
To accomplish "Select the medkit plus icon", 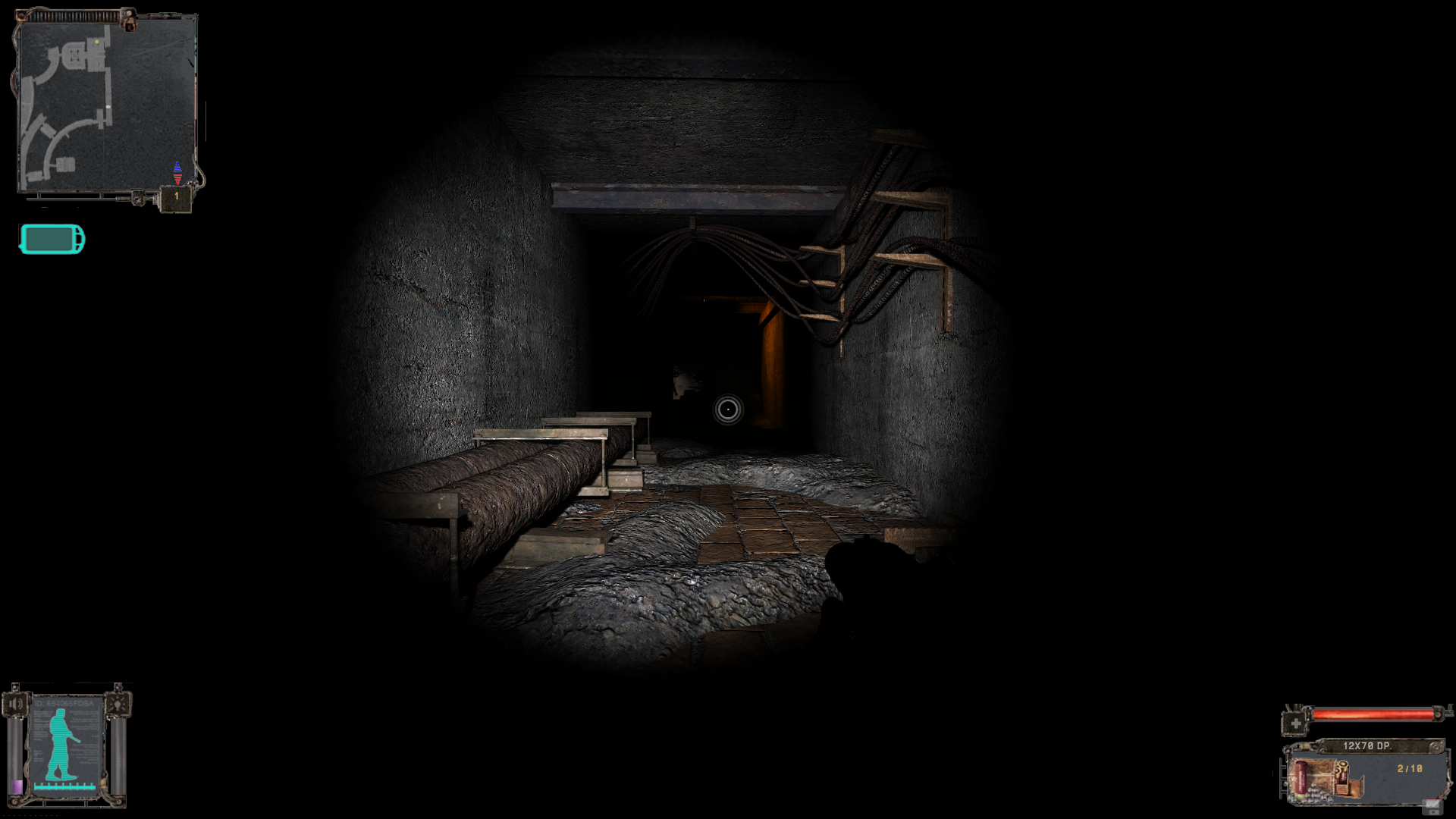I will pyautogui.click(x=1294, y=723).
